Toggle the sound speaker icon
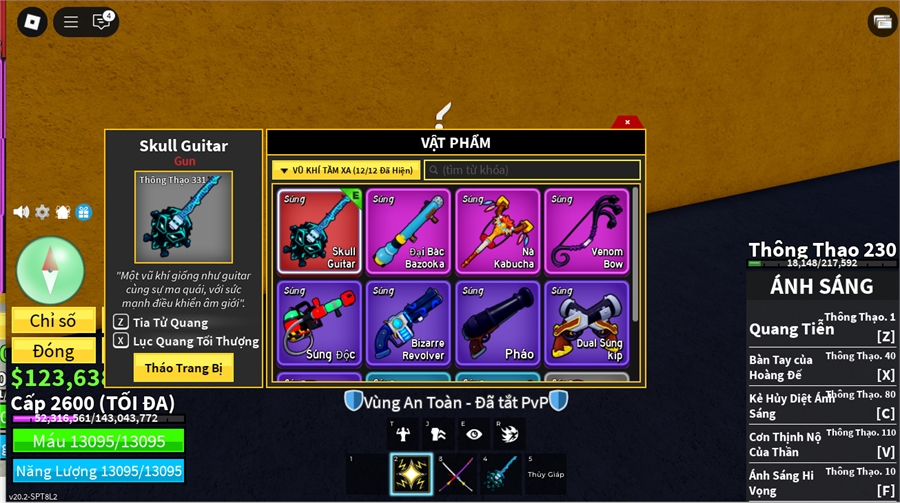This screenshot has height=503, width=900. click(21, 212)
